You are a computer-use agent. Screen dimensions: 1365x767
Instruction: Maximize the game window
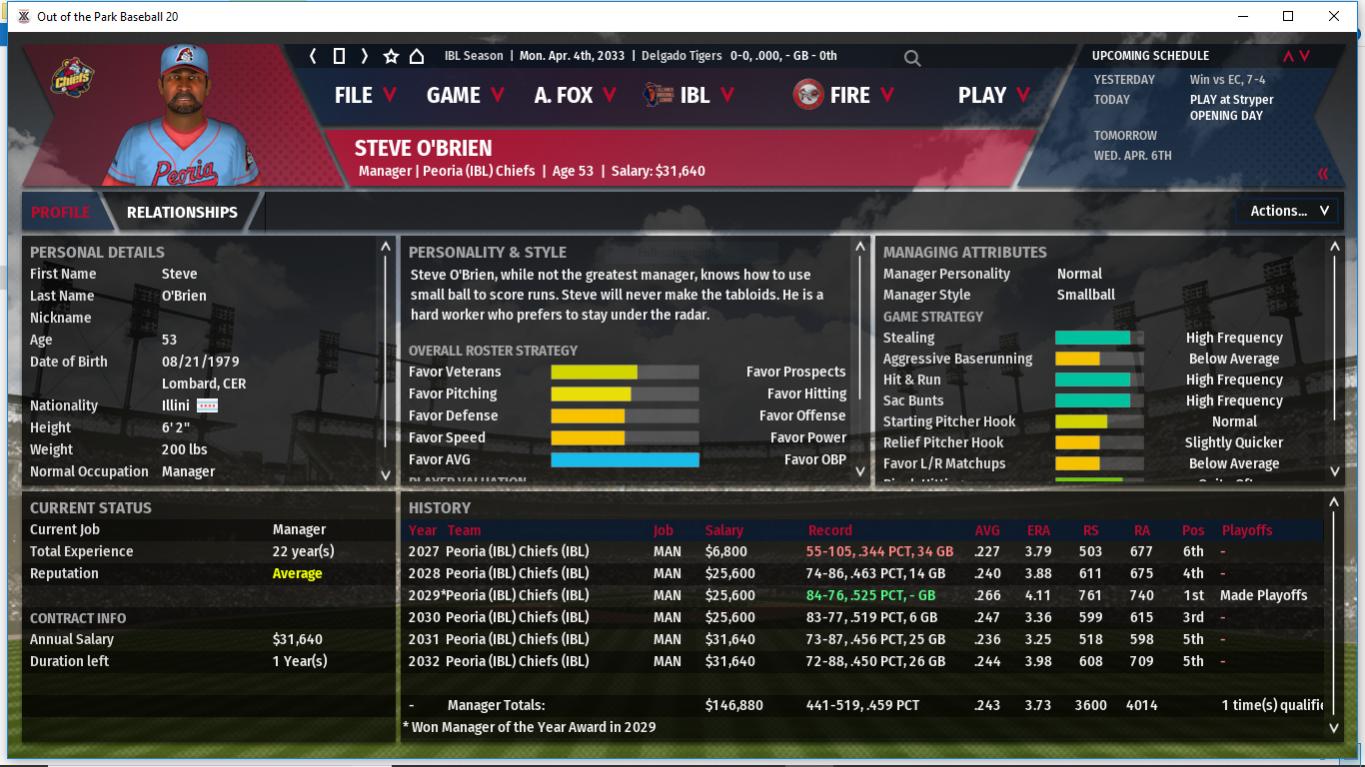click(x=1288, y=16)
